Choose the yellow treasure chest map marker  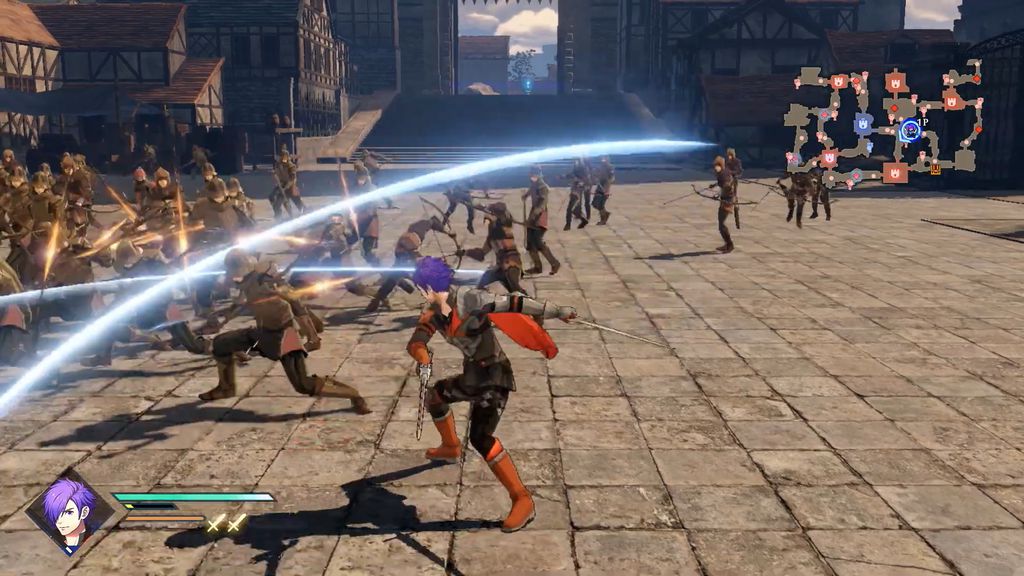point(936,169)
